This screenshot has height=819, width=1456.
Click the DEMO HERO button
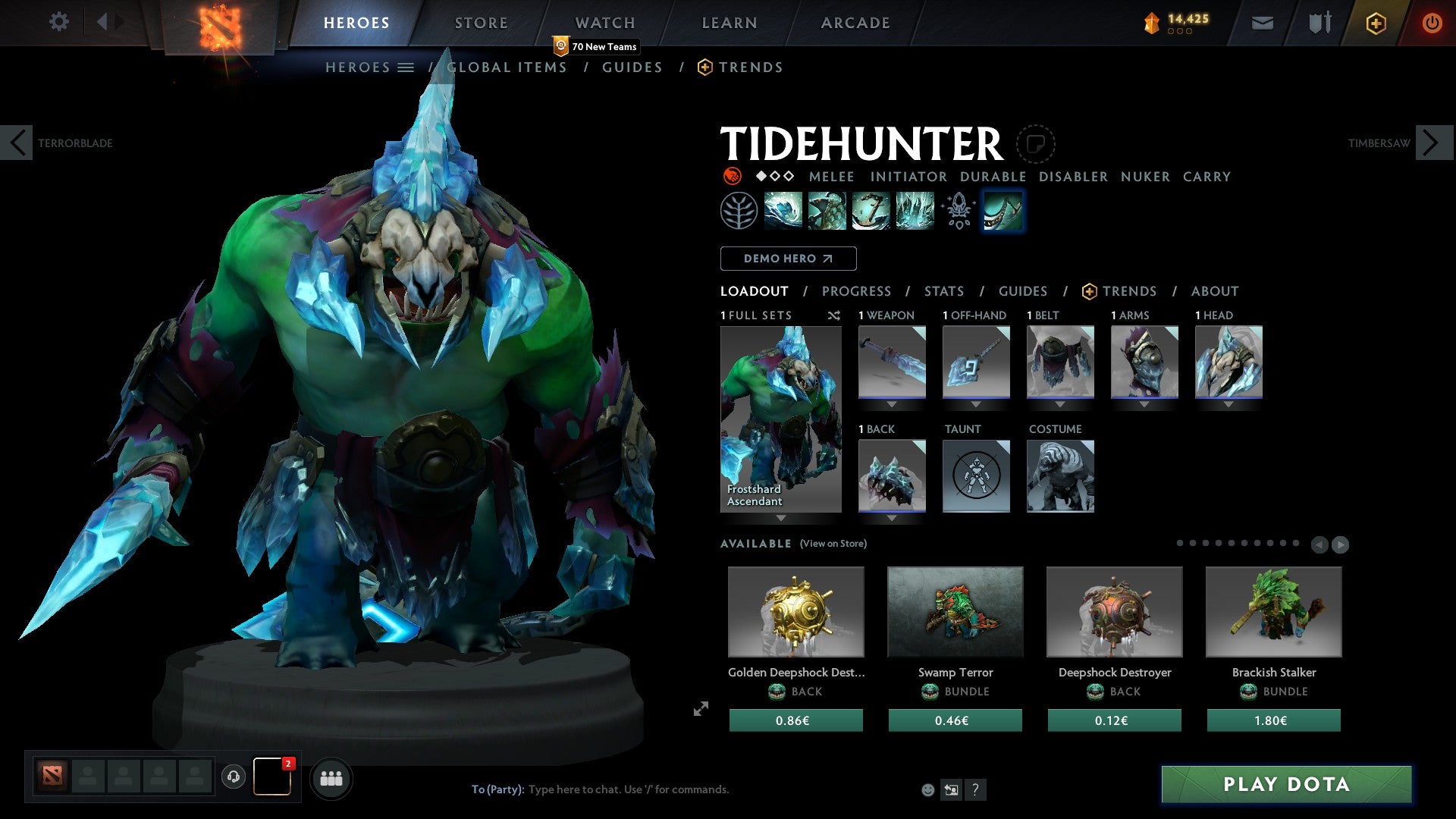pyautogui.click(x=787, y=258)
